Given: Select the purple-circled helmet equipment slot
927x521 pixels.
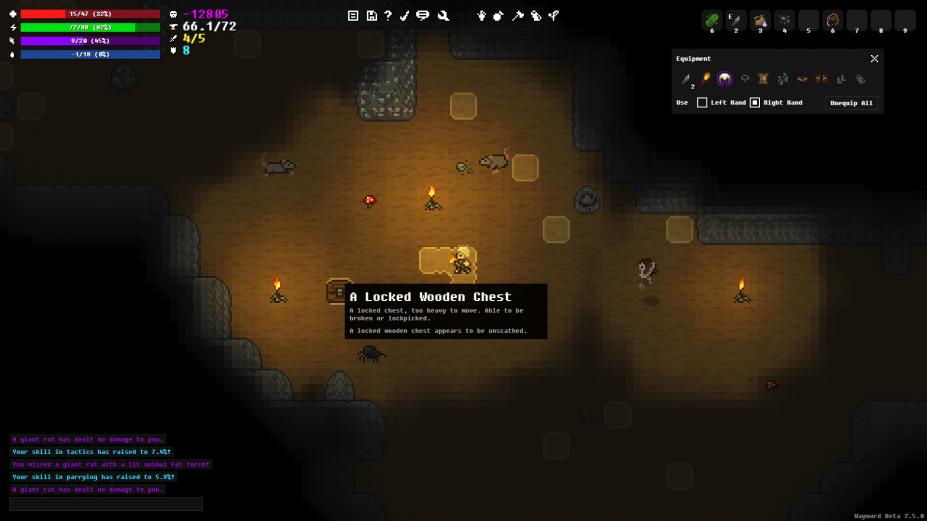Looking at the screenshot, I should [x=725, y=79].
